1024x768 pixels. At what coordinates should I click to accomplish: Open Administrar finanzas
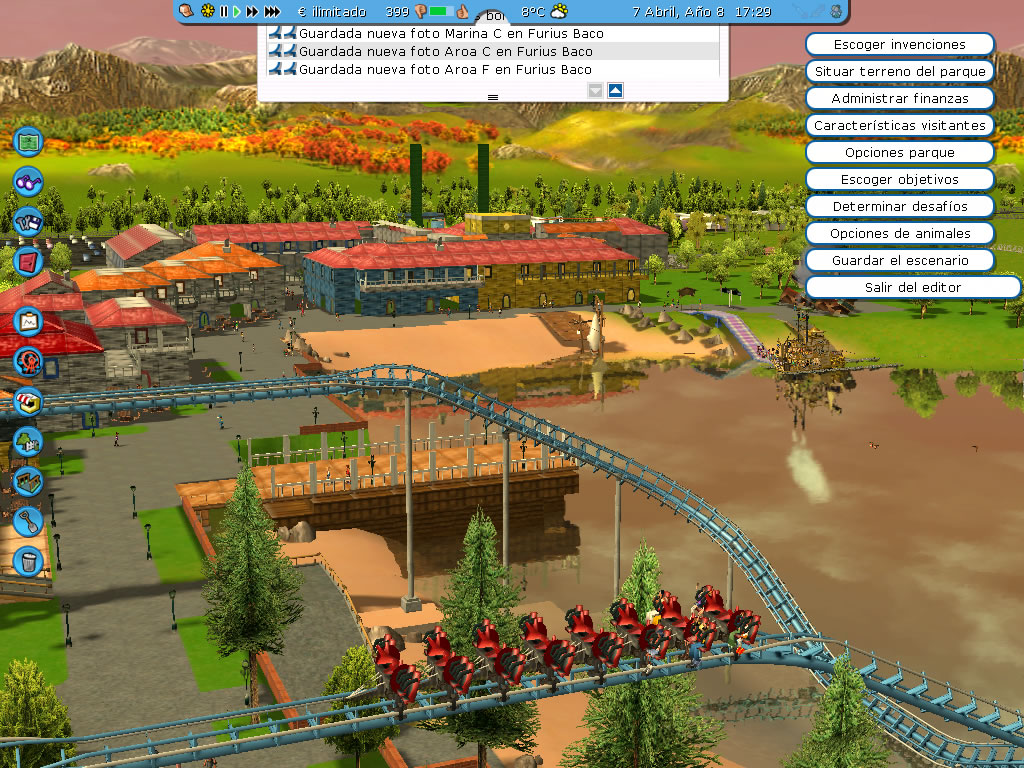(899, 99)
